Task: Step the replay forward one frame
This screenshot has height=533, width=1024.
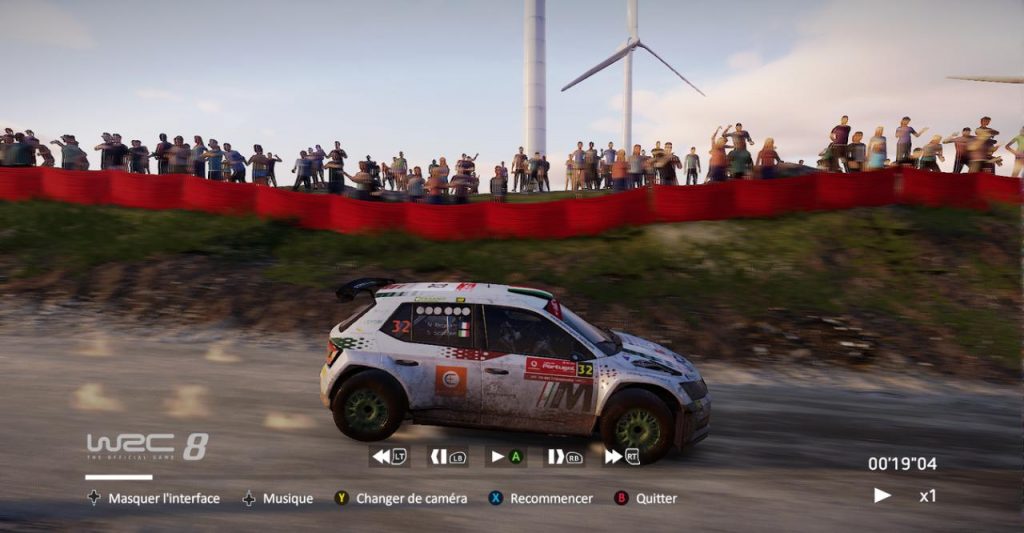Action: tap(563, 456)
